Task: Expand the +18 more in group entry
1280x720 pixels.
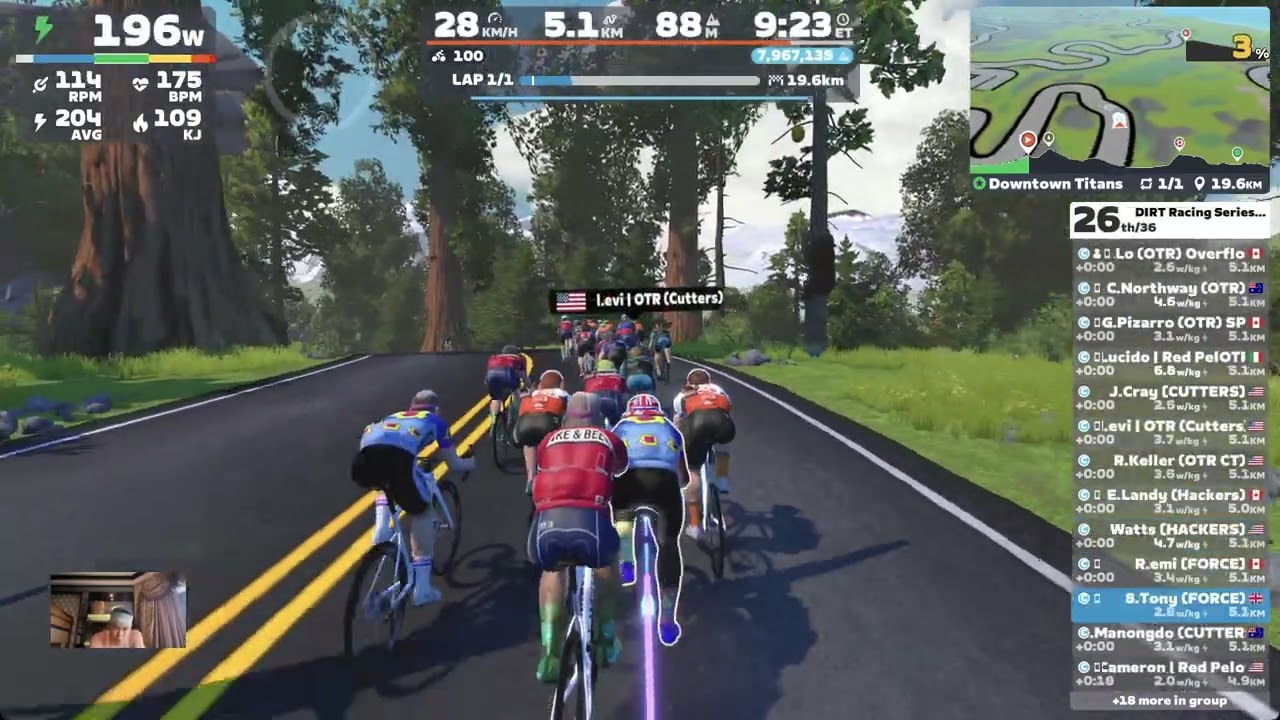Action: [x=1169, y=701]
